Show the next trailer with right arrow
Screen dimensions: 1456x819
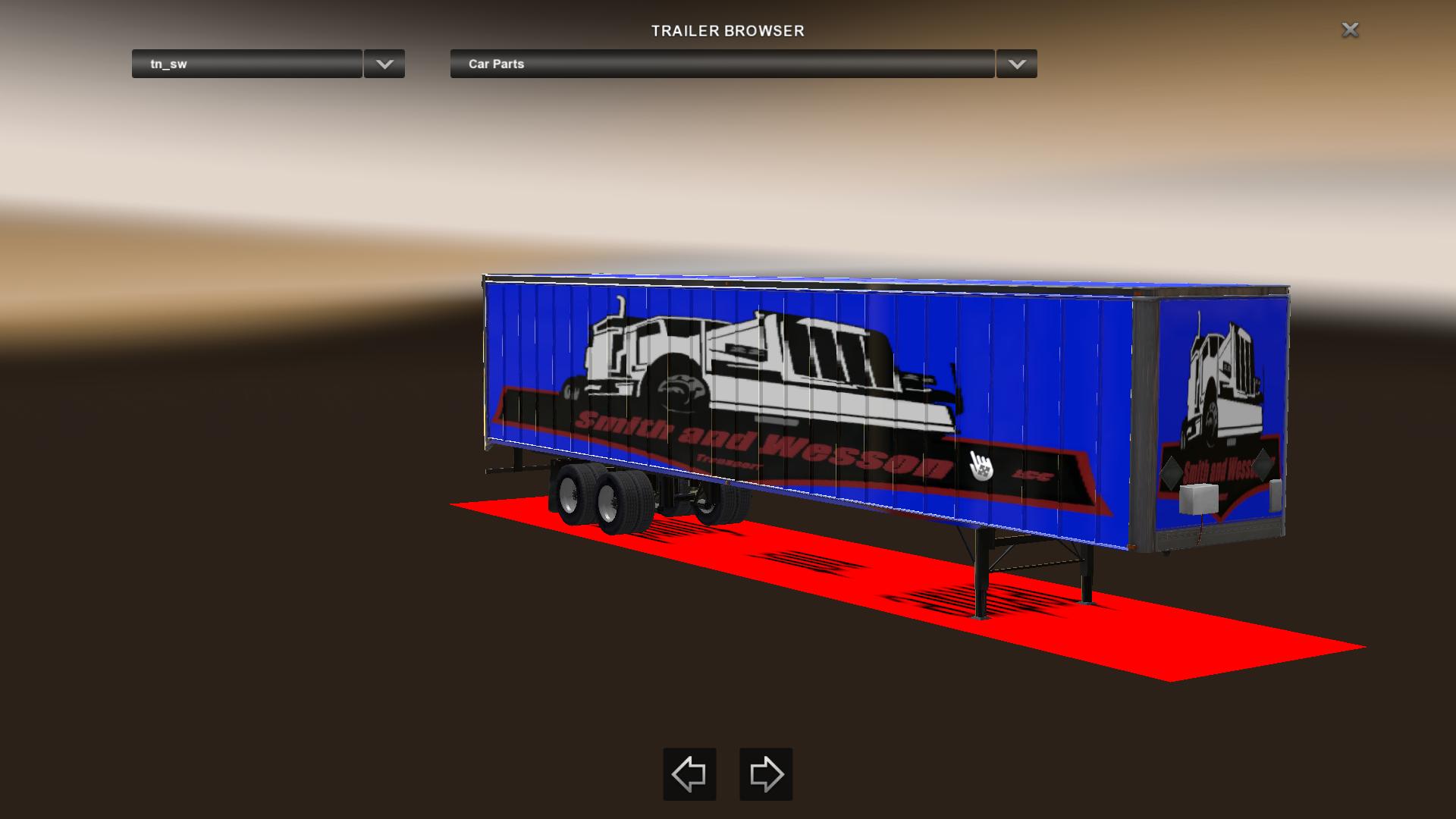click(766, 774)
